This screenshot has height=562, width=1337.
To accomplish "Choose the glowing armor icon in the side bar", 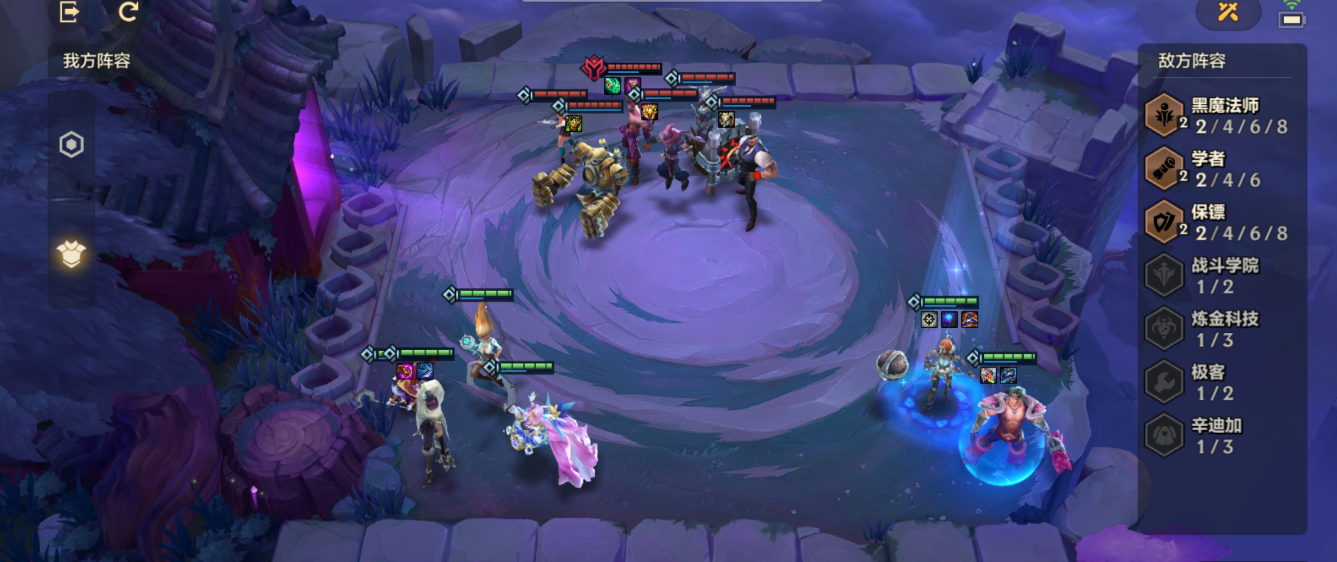I will 71,254.
